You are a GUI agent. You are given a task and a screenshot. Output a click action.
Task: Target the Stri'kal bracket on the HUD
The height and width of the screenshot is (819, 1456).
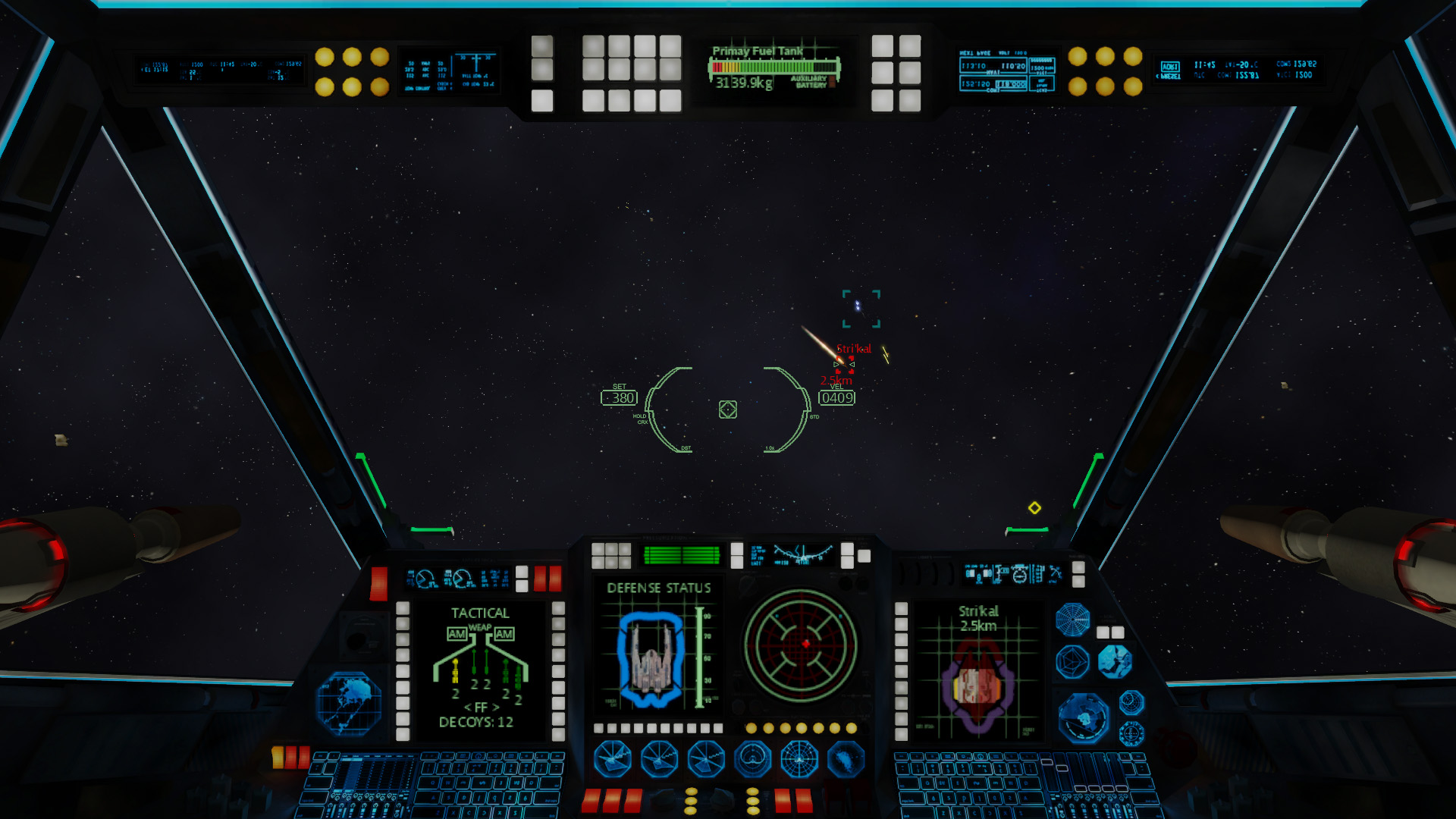[844, 366]
